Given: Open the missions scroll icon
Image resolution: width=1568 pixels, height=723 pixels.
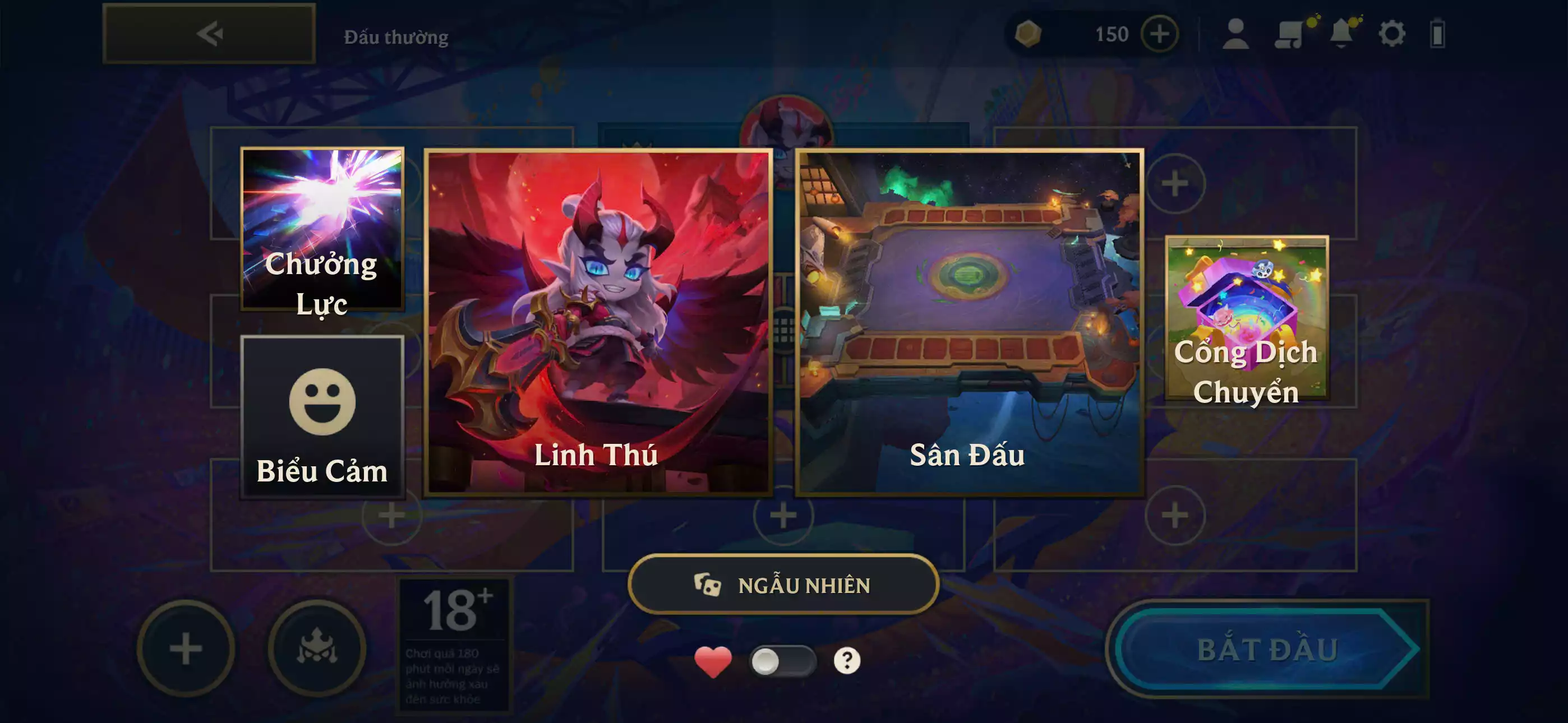Looking at the screenshot, I should 1290,35.
